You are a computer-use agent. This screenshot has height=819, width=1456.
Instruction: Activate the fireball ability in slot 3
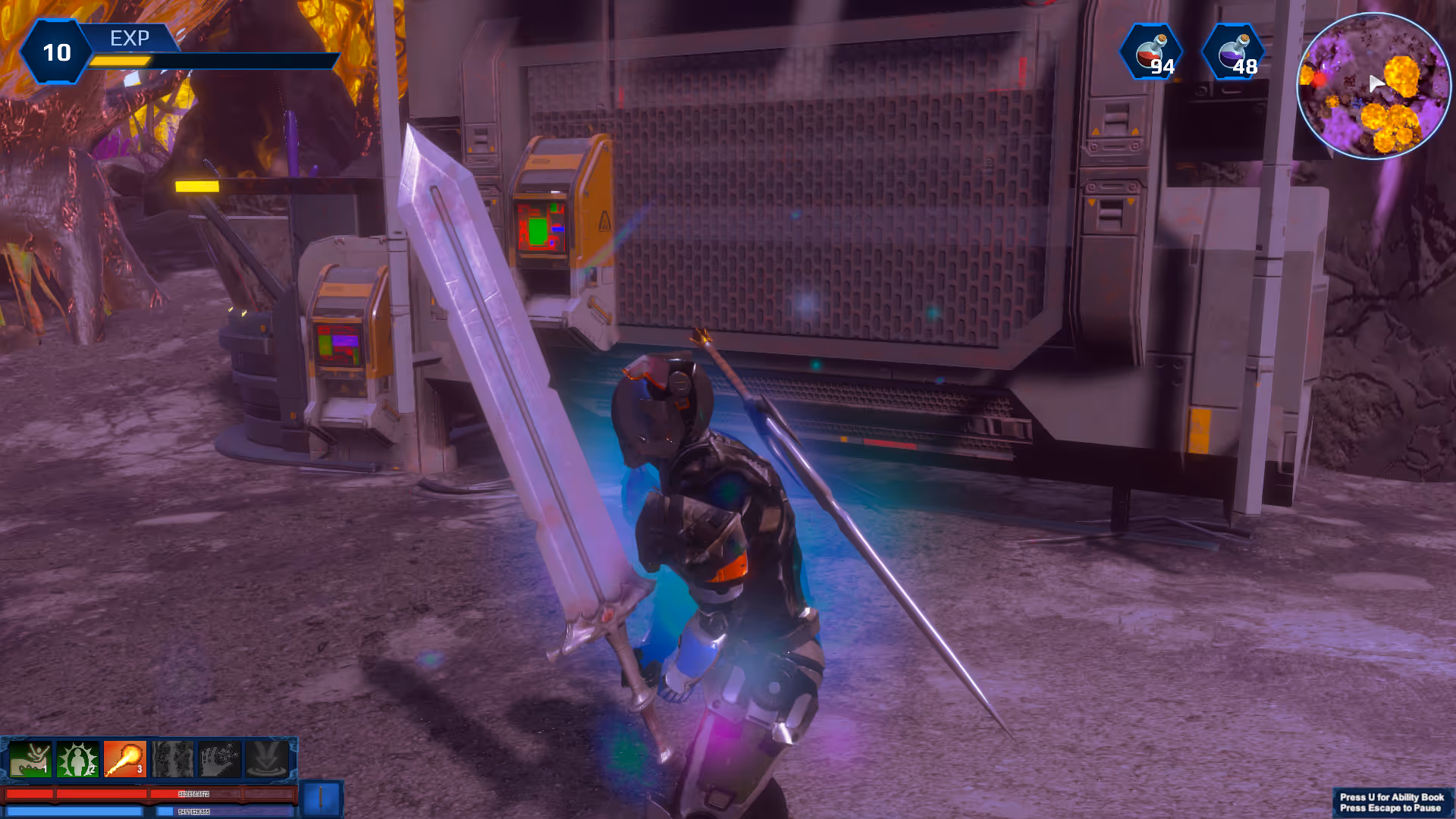pyautogui.click(x=124, y=759)
